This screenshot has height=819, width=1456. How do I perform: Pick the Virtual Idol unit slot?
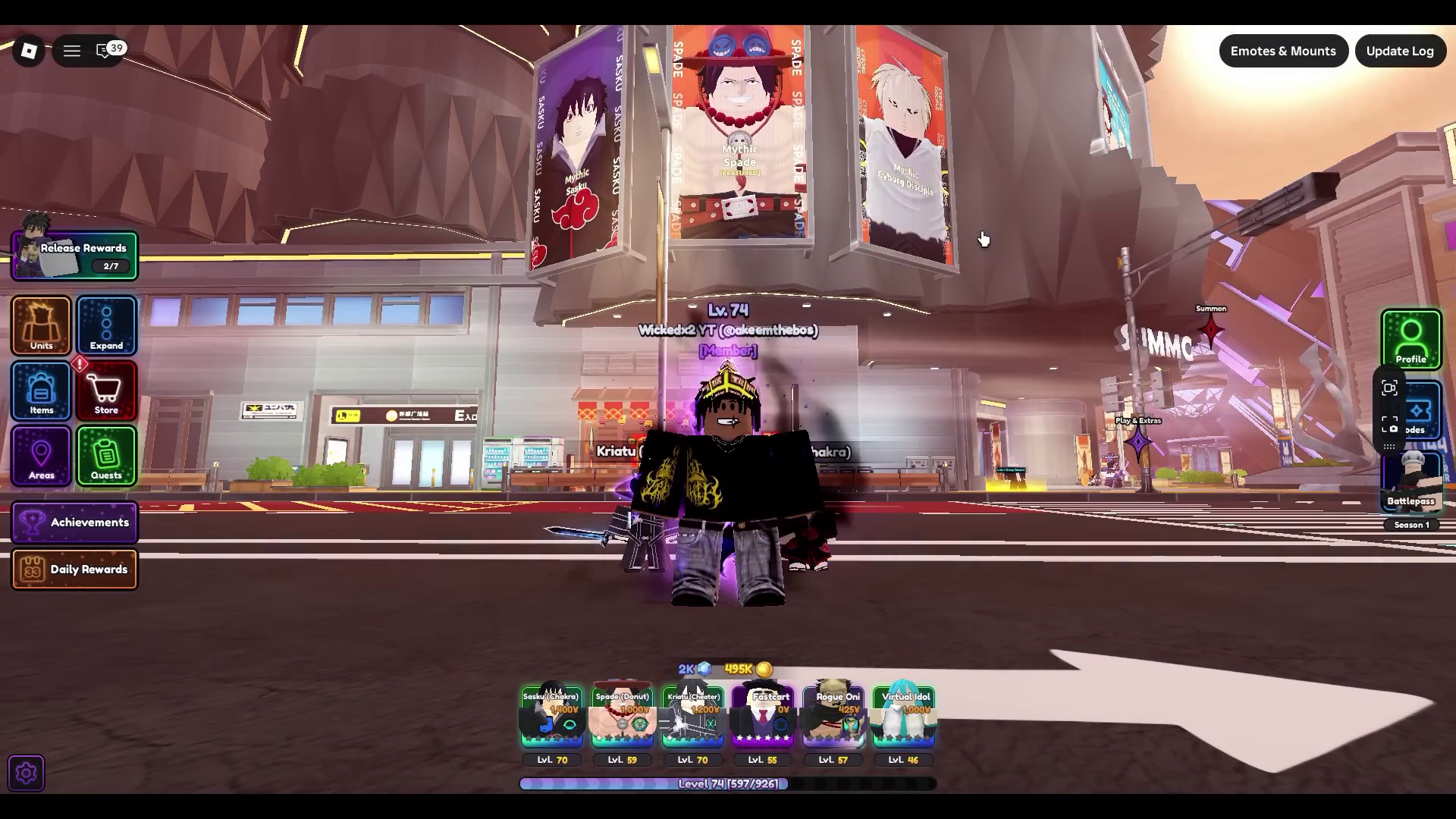(x=903, y=718)
